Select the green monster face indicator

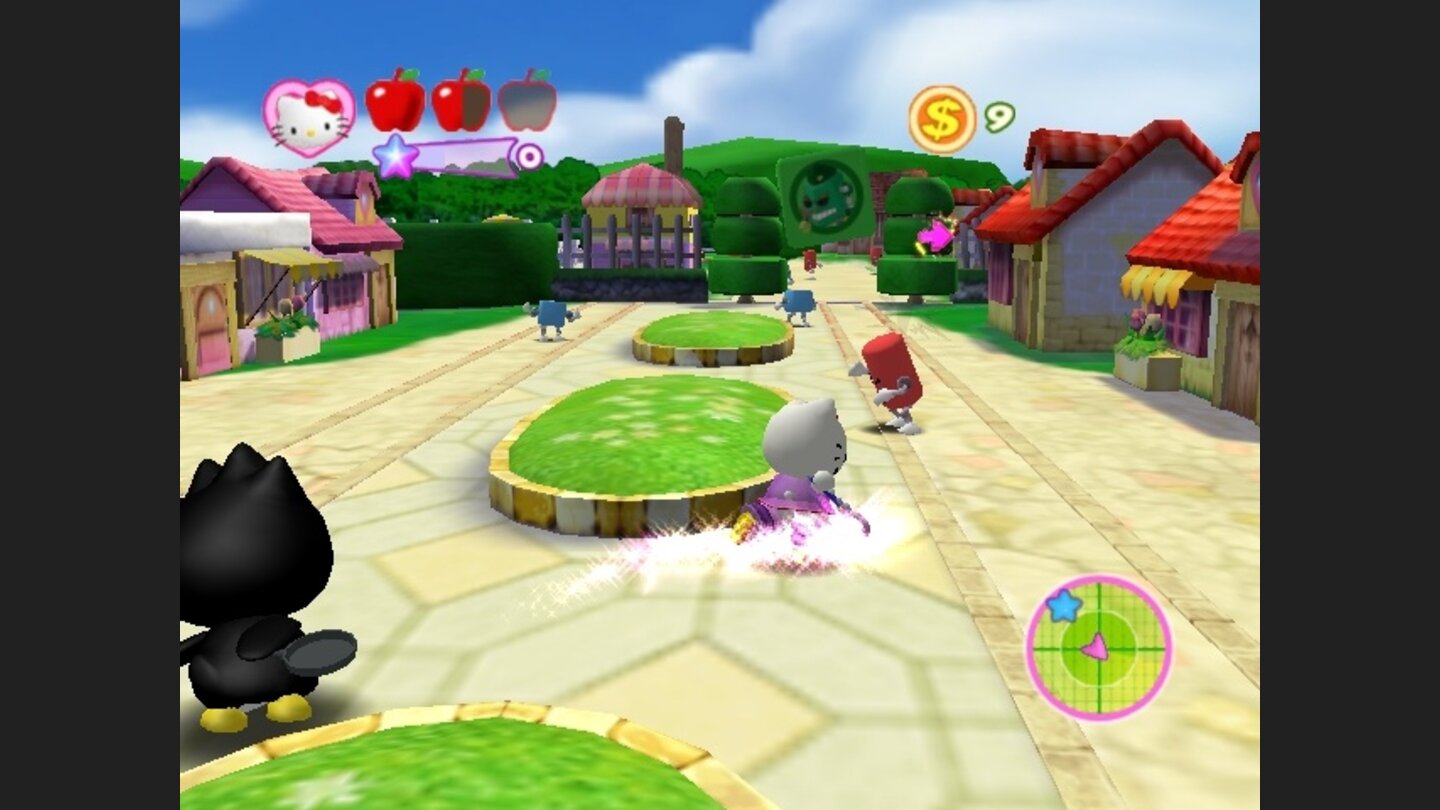click(822, 197)
